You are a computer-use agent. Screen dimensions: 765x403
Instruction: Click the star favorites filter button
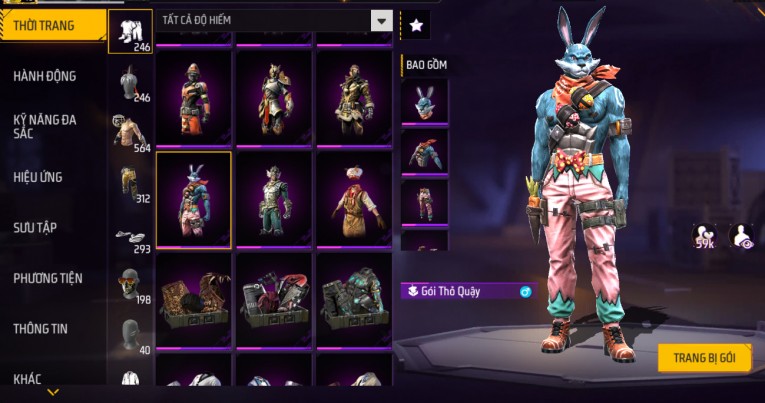[x=415, y=21]
